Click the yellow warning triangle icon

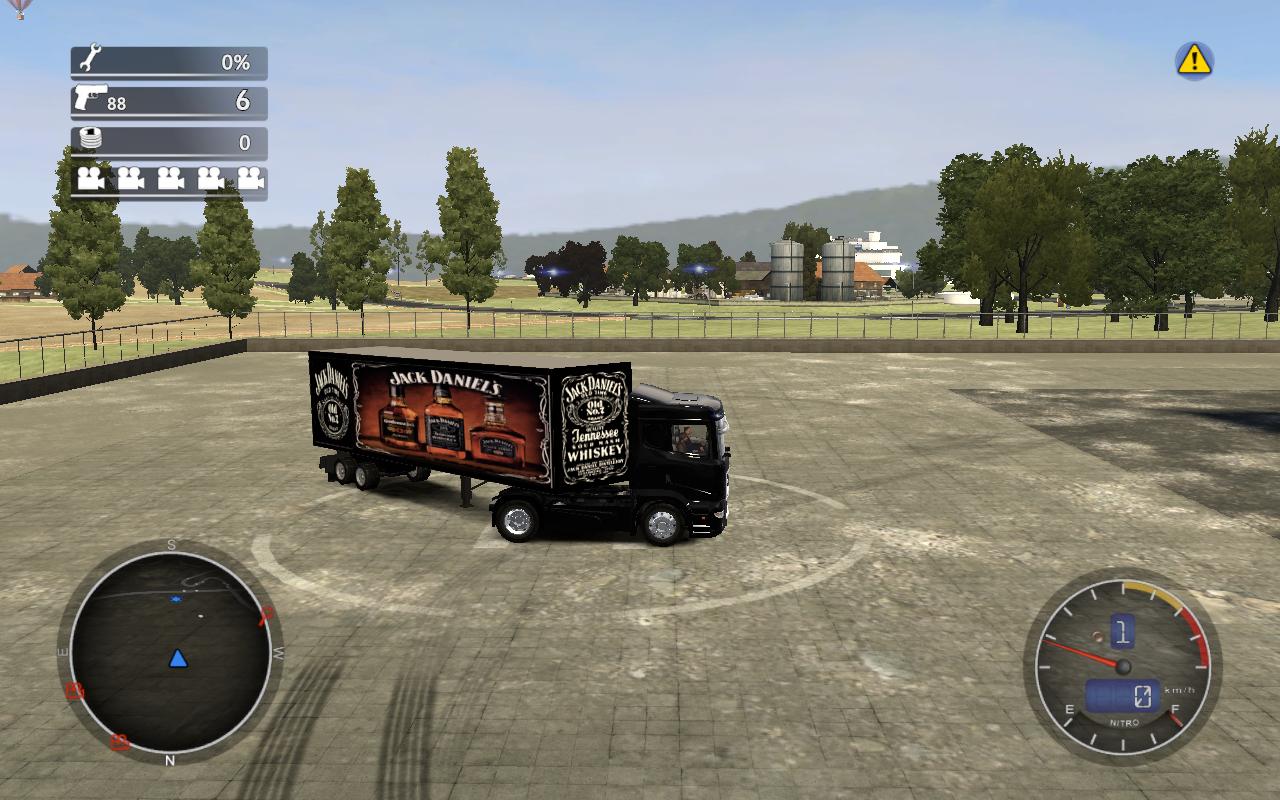[x=1194, y=60]
